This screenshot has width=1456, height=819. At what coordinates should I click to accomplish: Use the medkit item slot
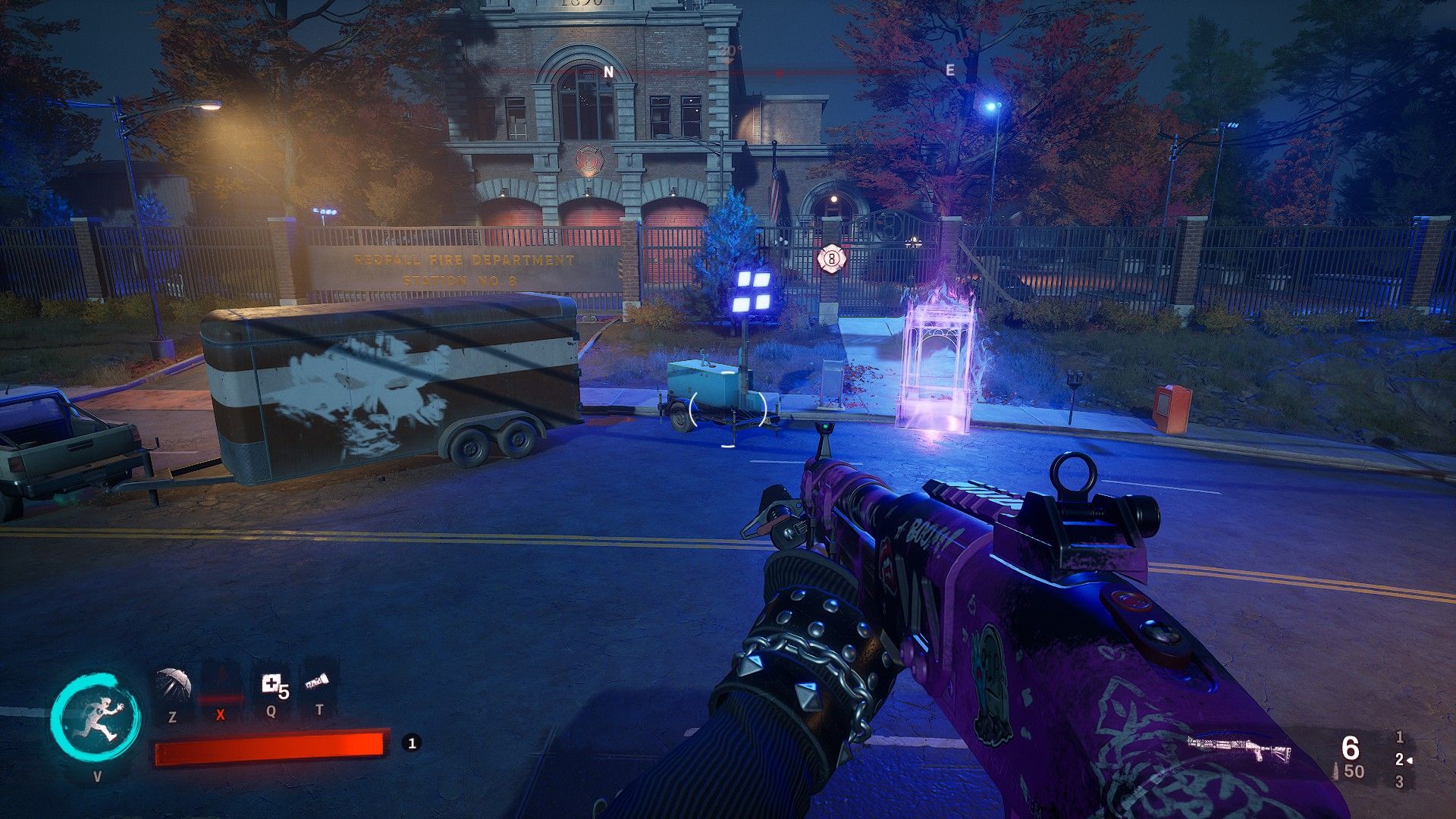tap(272, 686)
